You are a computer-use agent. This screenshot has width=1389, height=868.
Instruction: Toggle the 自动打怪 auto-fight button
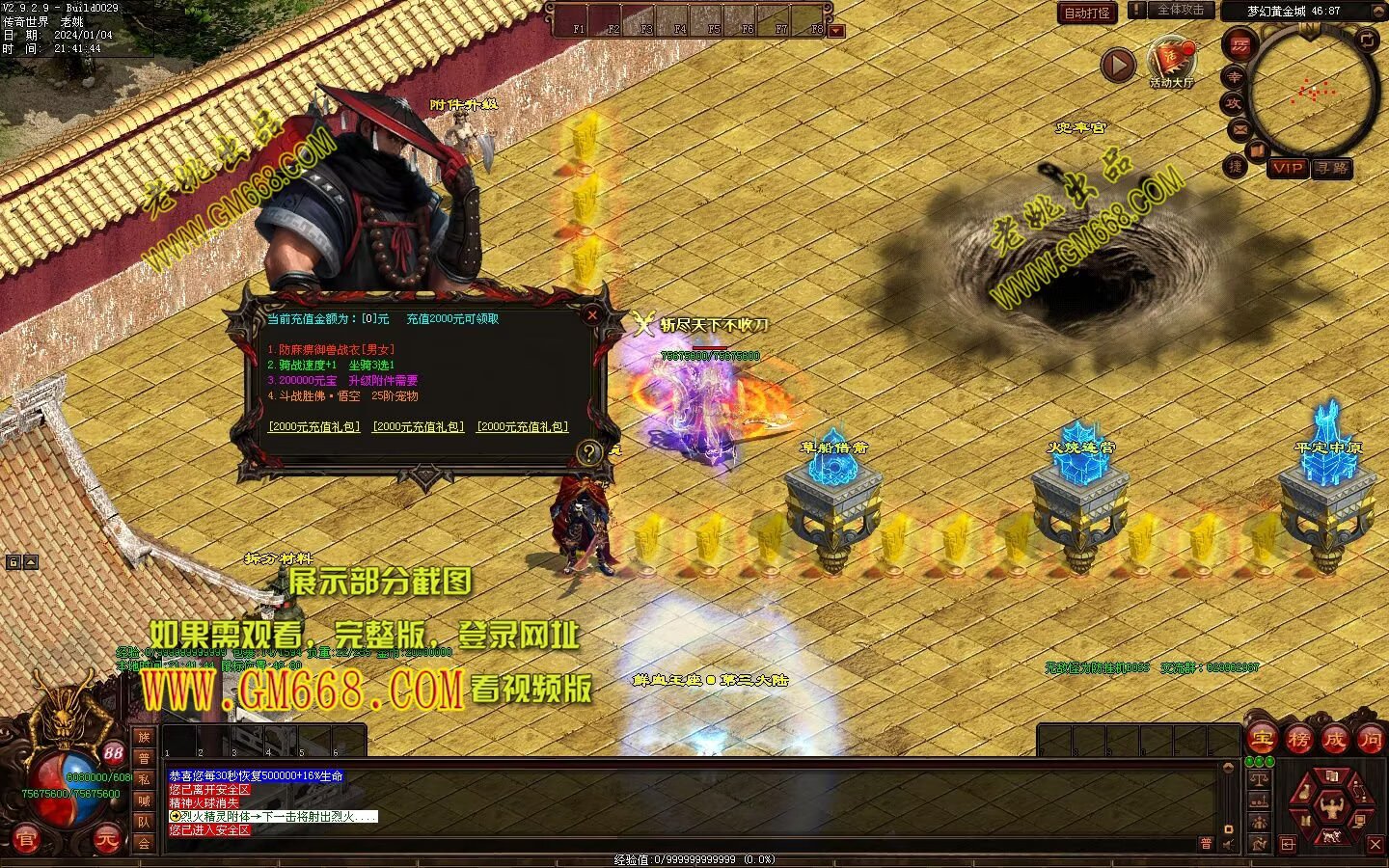click(1087, 13)
